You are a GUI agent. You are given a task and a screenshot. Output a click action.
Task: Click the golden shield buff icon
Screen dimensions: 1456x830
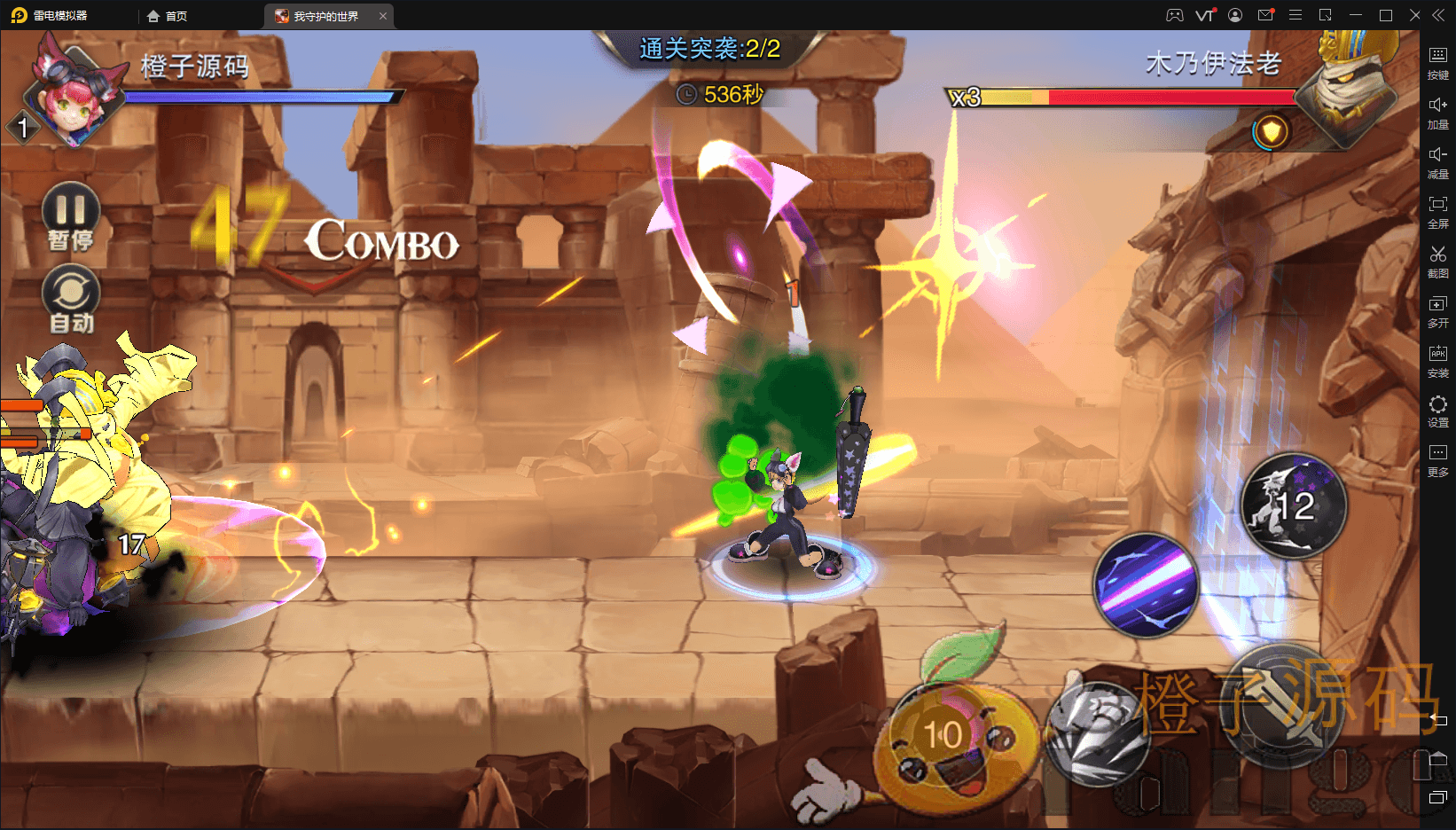pos(1272,132)
